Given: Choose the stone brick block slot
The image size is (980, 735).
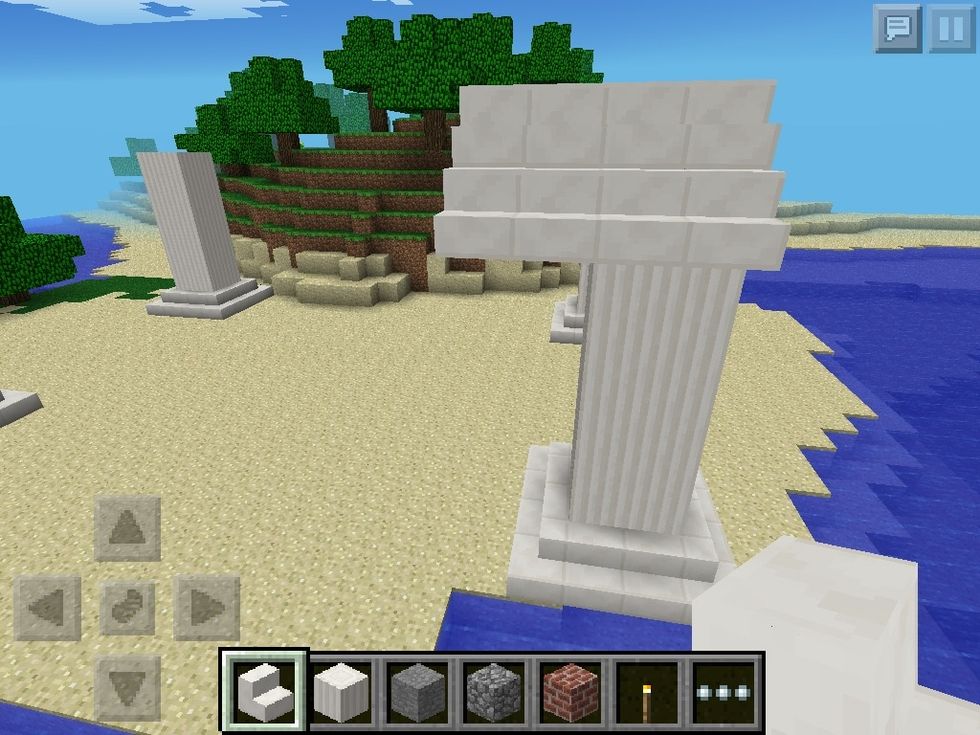Looking at the screenshot, I should coord(418,690).
